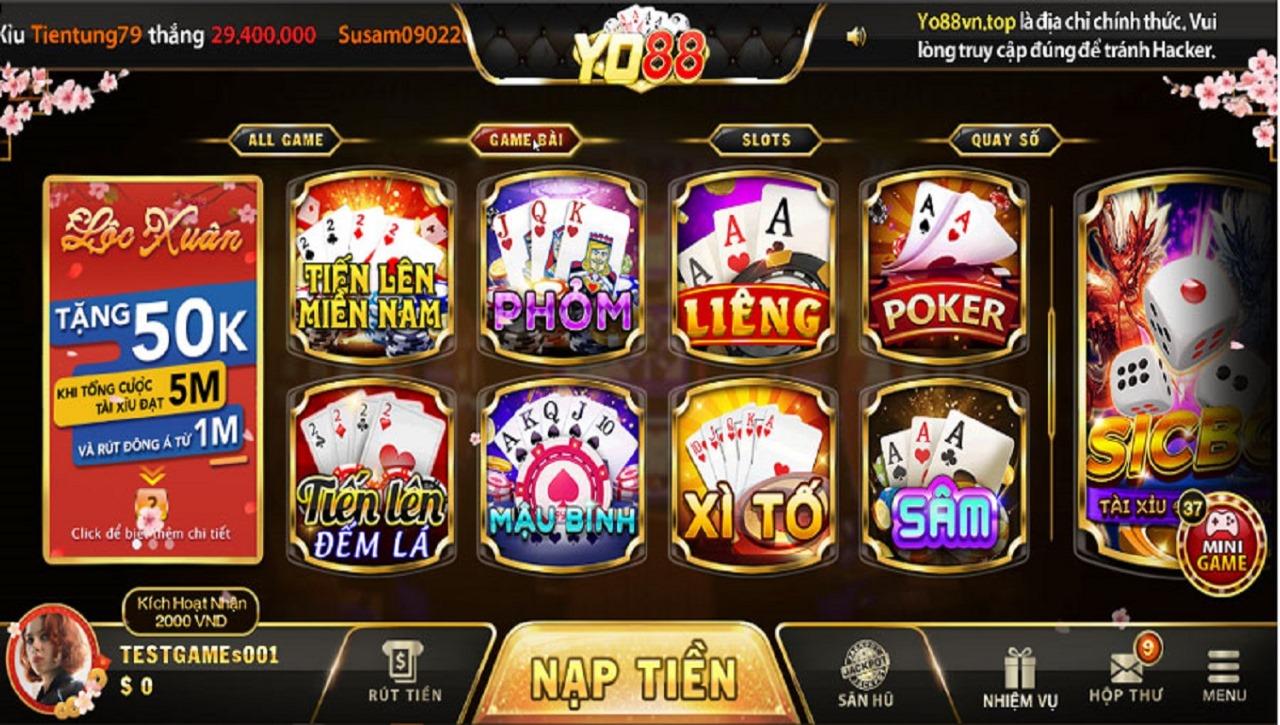The height and width of the screenshot is (725, 1280).
Task: Open the Phỏm card game
Action: [562, 265]
